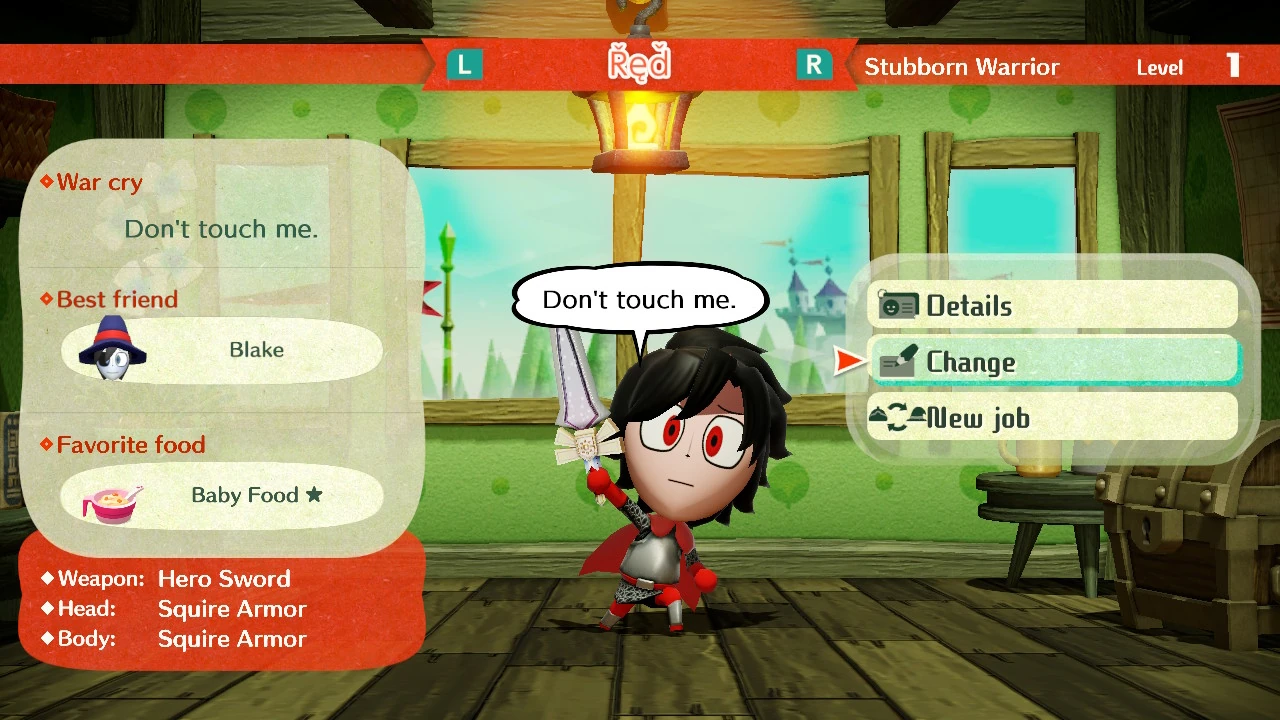This screenshot has width=1280, height=720.
Task: Click the Blake best friend entry
Action: tap(221, 350)
